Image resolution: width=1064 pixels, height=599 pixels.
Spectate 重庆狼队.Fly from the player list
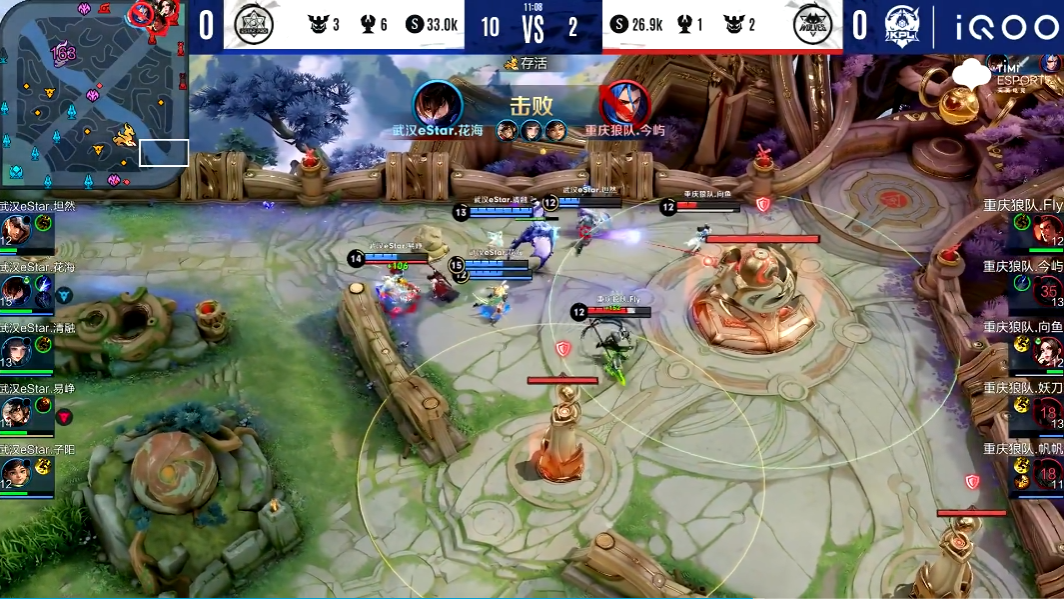1047,230
